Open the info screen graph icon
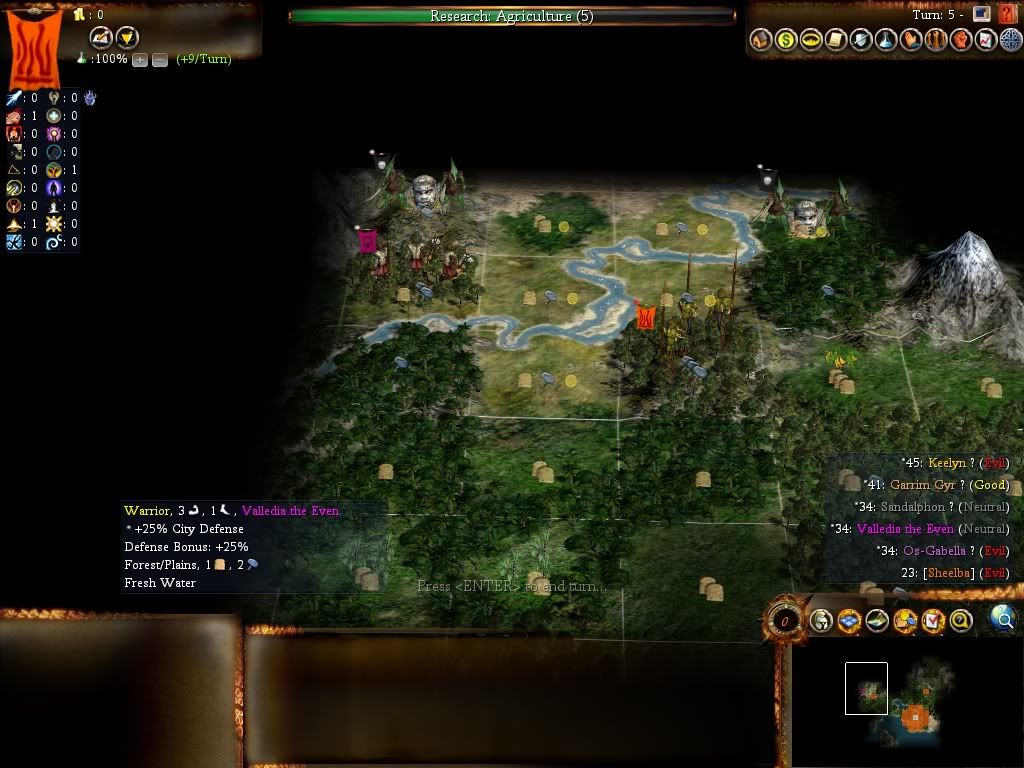 pos(985,40)
